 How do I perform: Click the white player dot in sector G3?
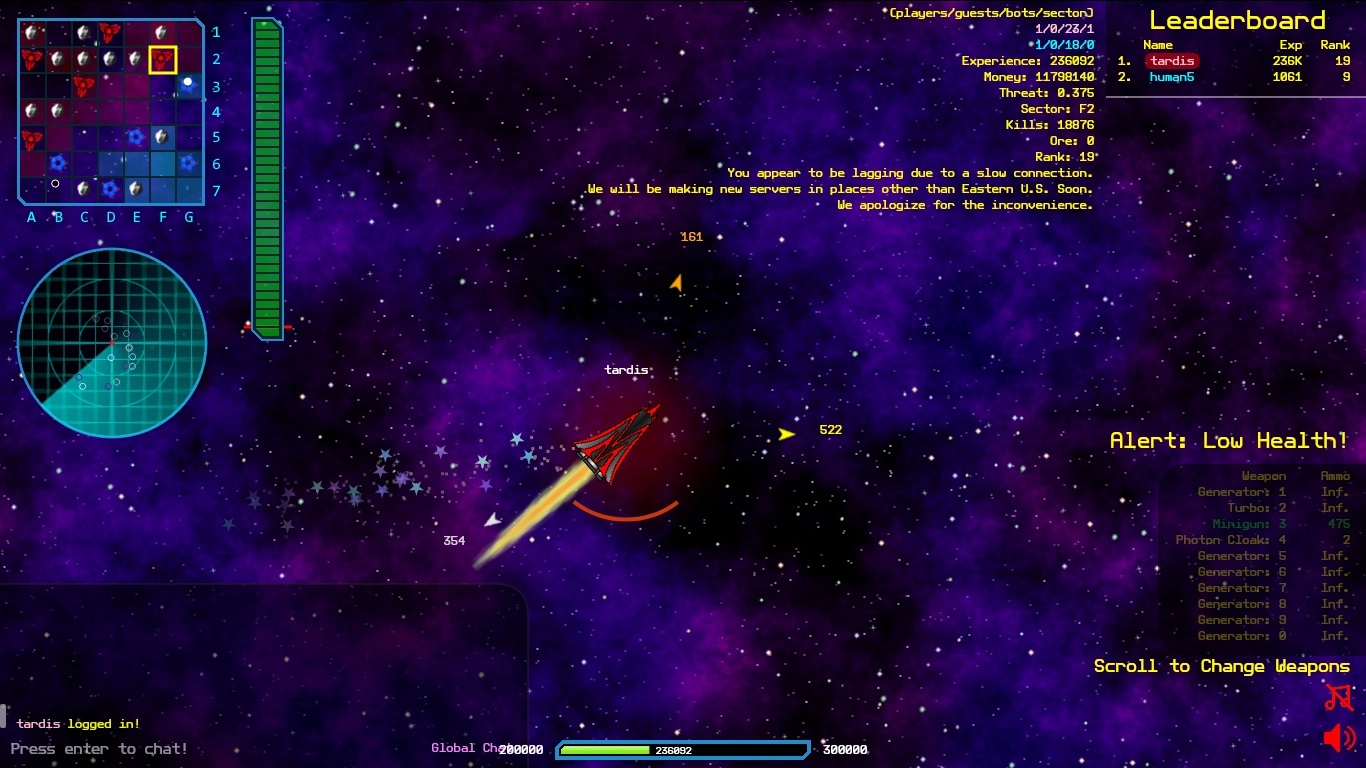pyautogui.click(x=188, y=80)
